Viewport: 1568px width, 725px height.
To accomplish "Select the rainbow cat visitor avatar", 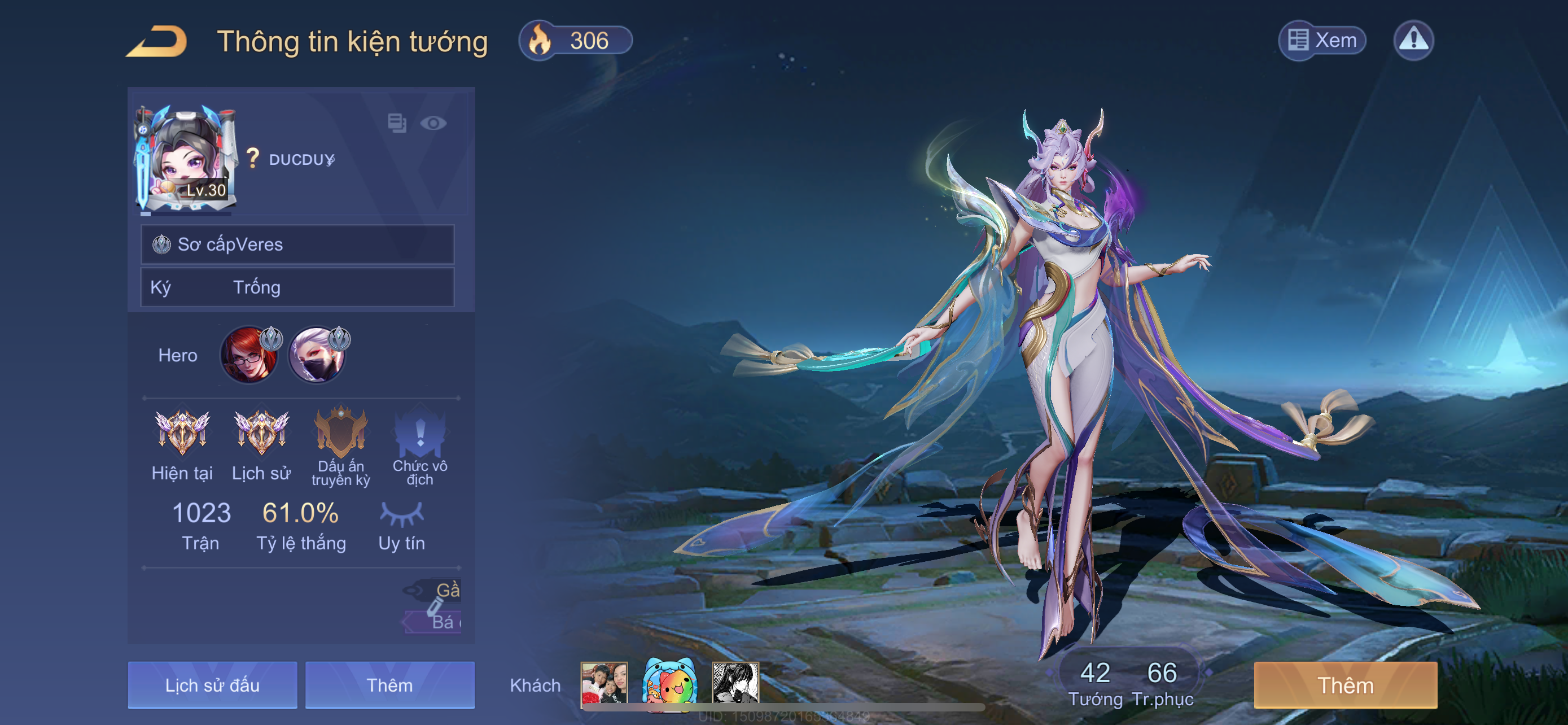I will click(x=669, y=684).
